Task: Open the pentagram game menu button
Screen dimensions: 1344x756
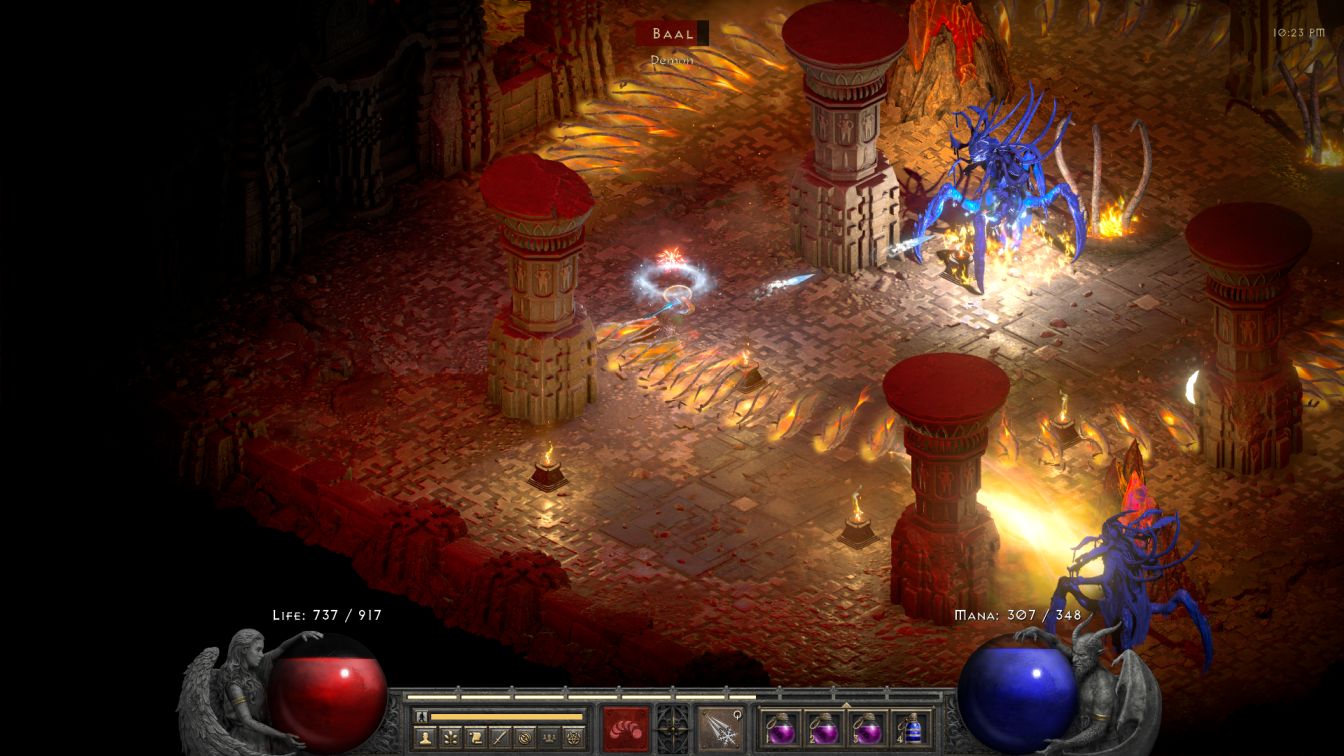Action: point(572,737)
